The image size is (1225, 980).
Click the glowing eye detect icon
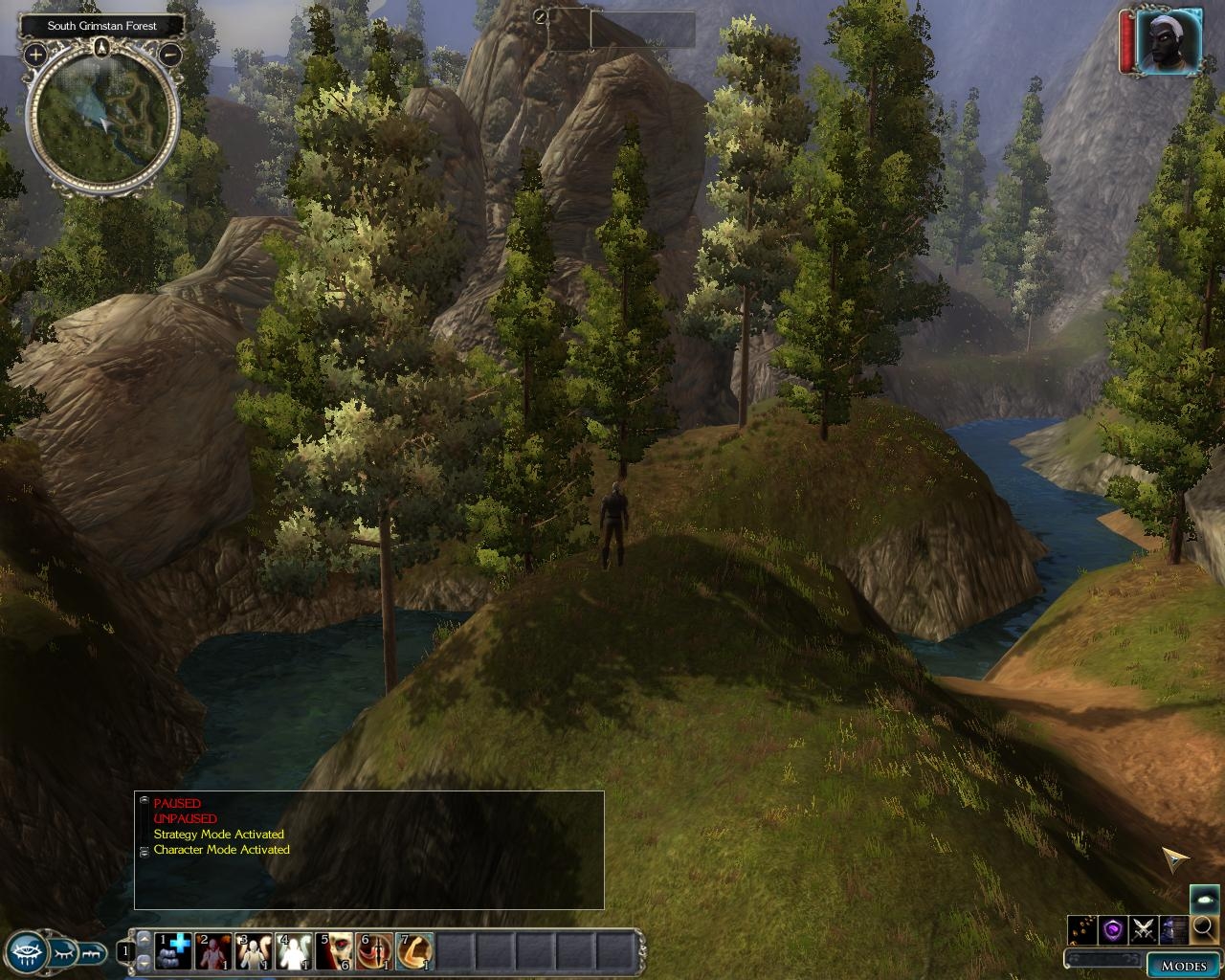1203,899
